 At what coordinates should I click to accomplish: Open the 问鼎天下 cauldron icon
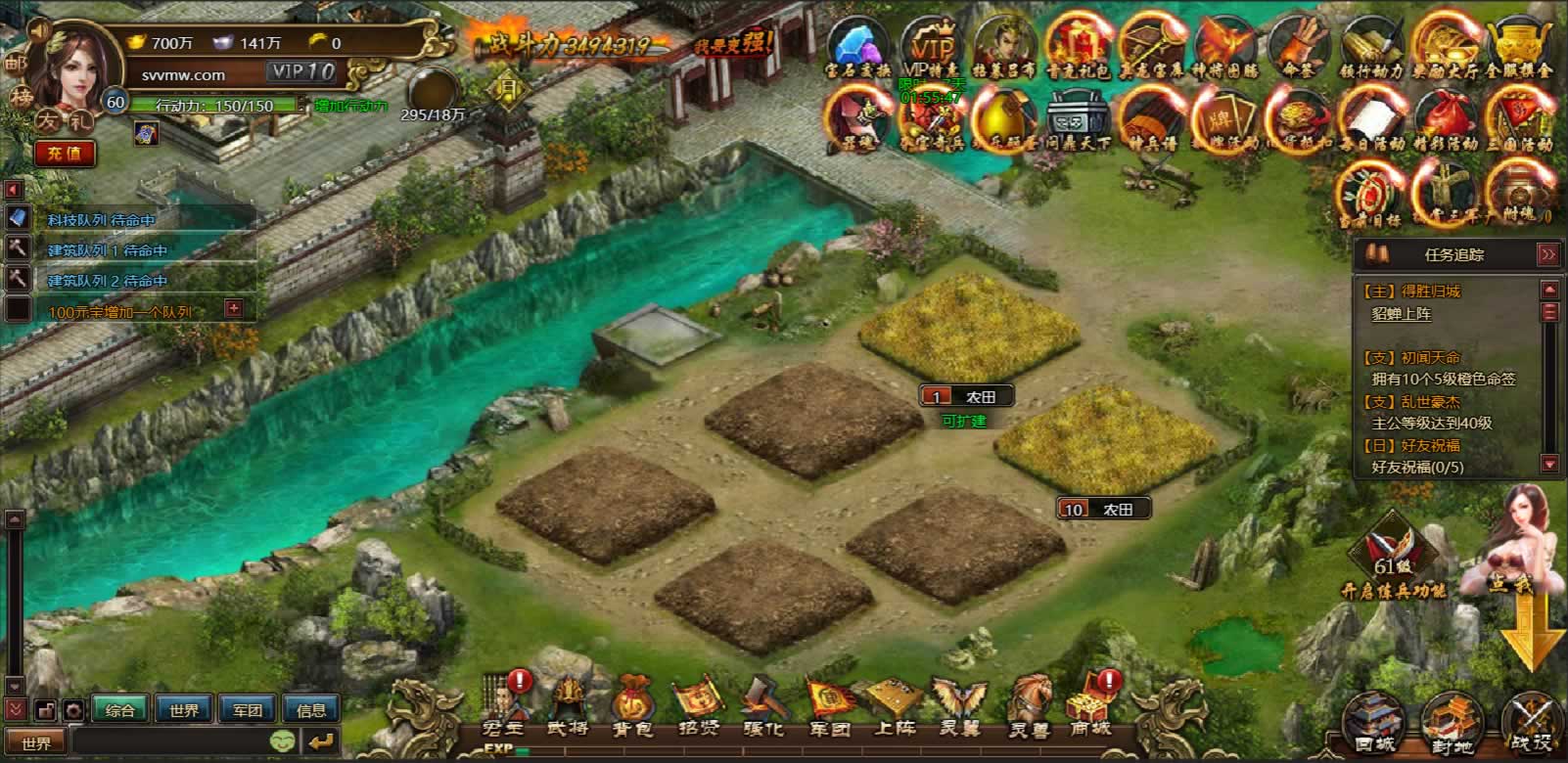1077,121
